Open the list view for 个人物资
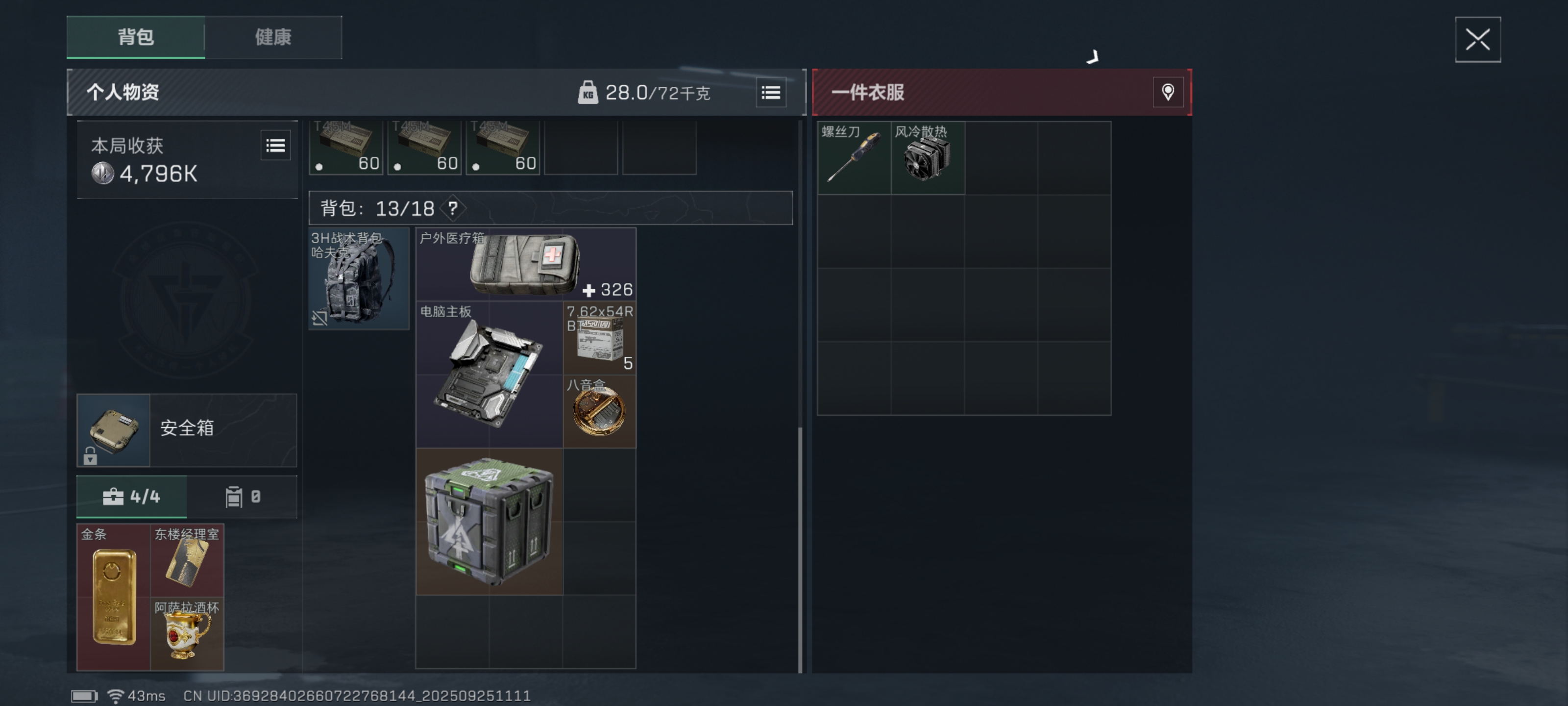The image size is (1568, 706). pos(771,92)
